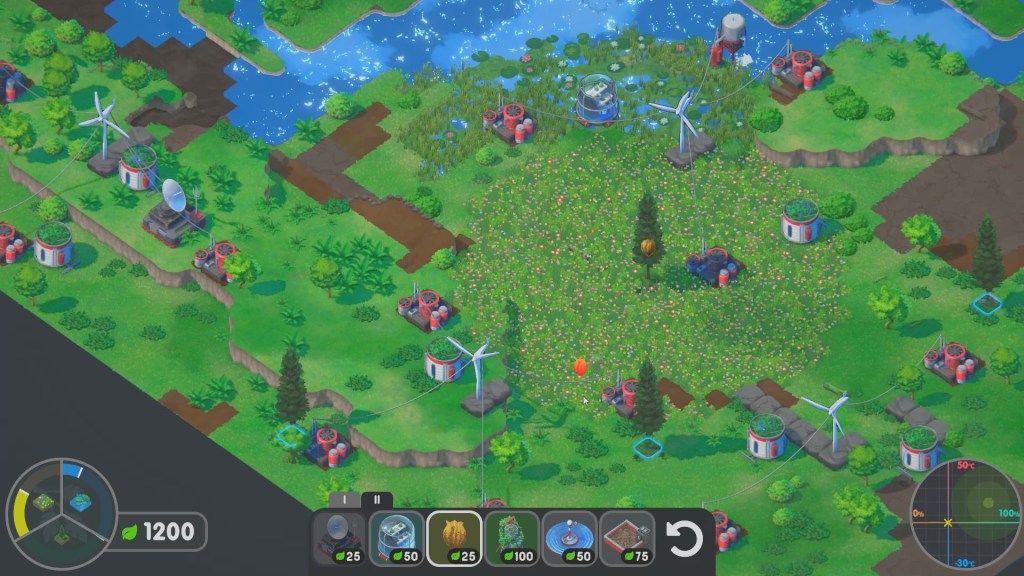The height and width of the screenshot is (576, 1024).
Task: Select the satellite dish building costing 25
Action: [339, 540]
